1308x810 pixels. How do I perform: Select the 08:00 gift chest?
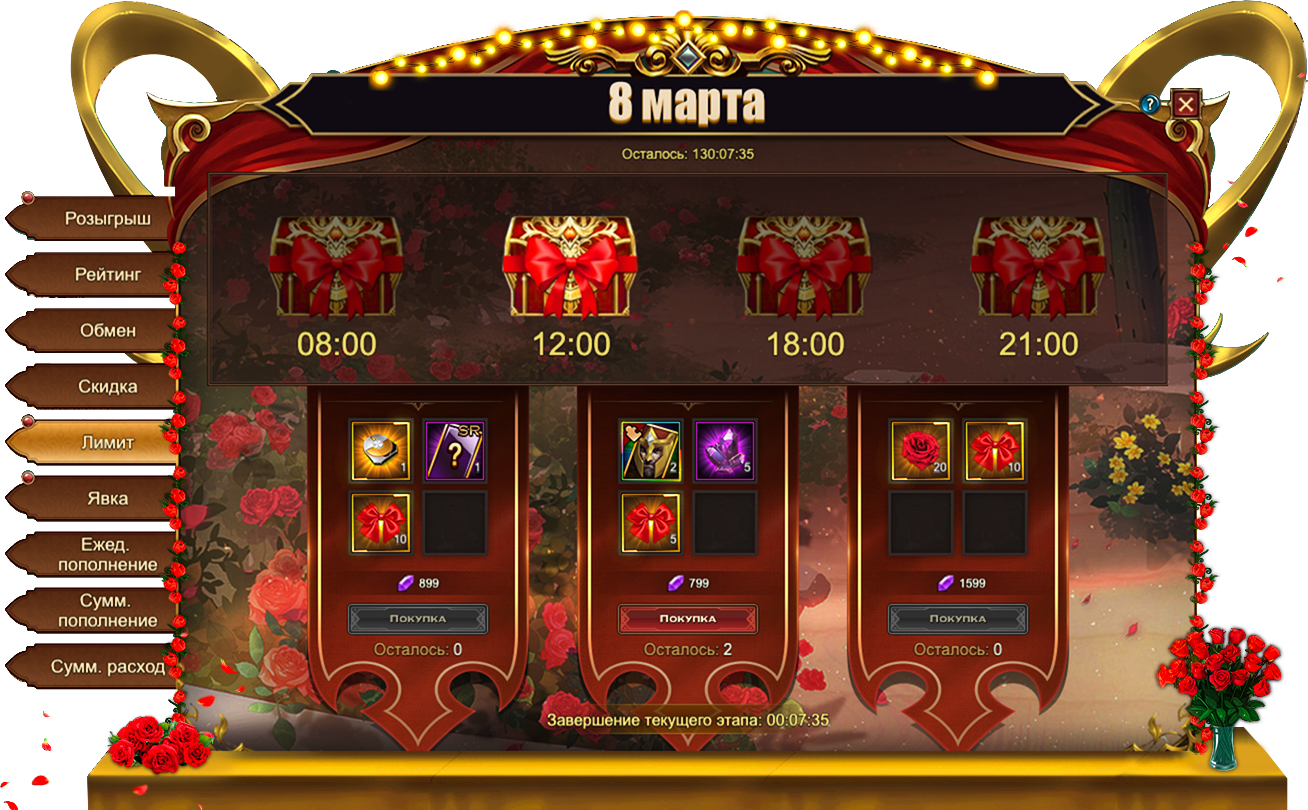point(337,268)
